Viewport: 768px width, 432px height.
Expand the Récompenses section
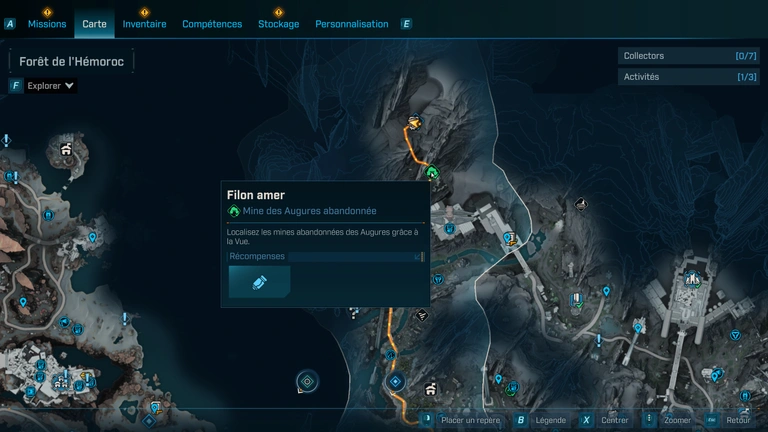pos(326,257)
